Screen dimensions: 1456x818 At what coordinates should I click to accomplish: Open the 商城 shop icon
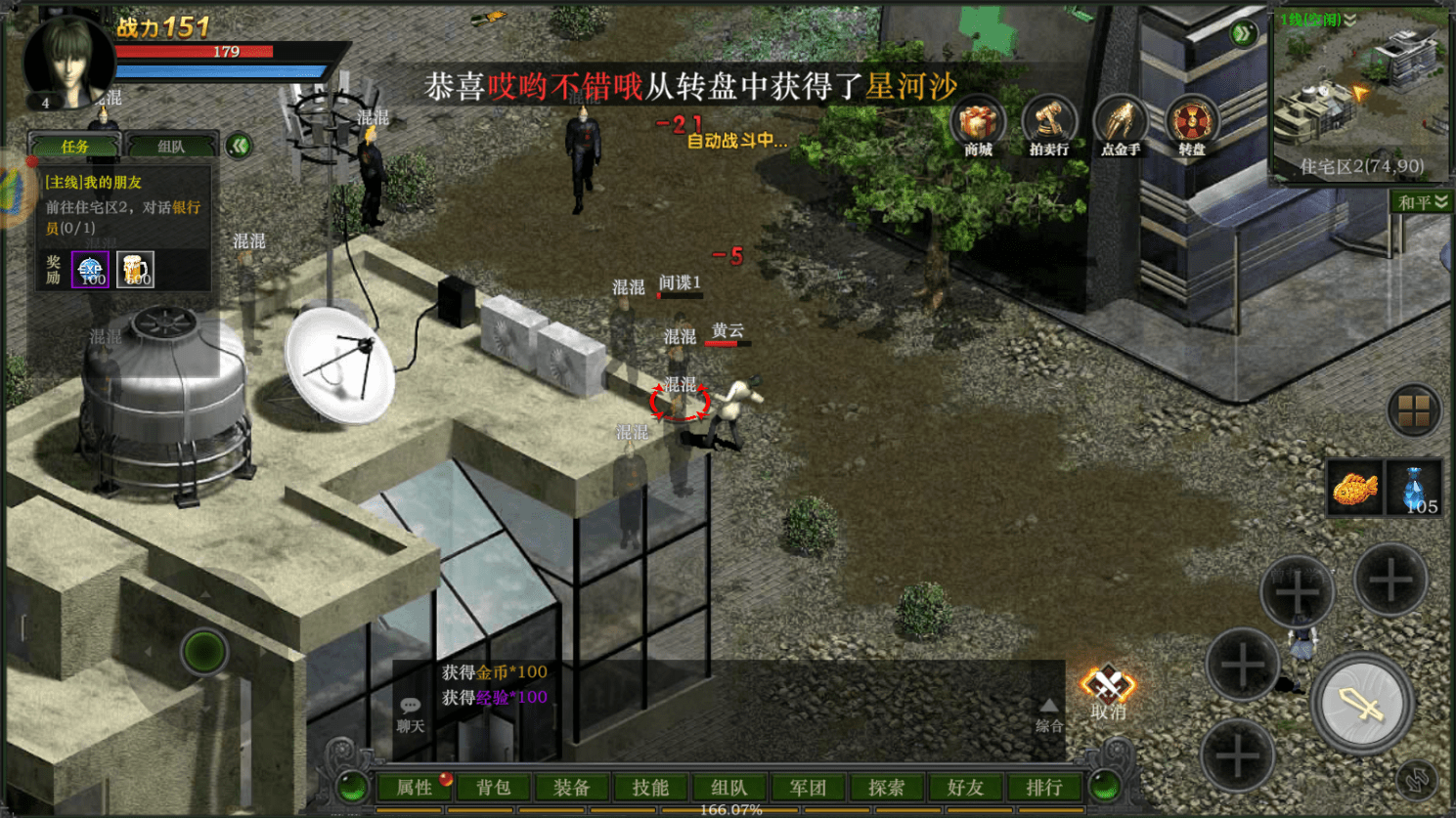978,127
